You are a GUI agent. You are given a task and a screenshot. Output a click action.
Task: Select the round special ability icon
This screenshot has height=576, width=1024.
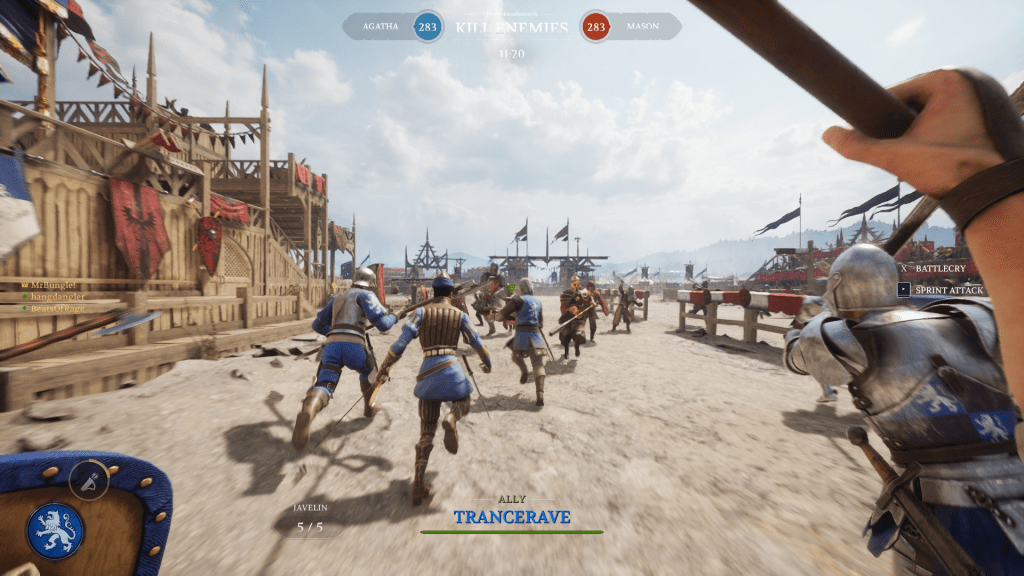[88, 481]
